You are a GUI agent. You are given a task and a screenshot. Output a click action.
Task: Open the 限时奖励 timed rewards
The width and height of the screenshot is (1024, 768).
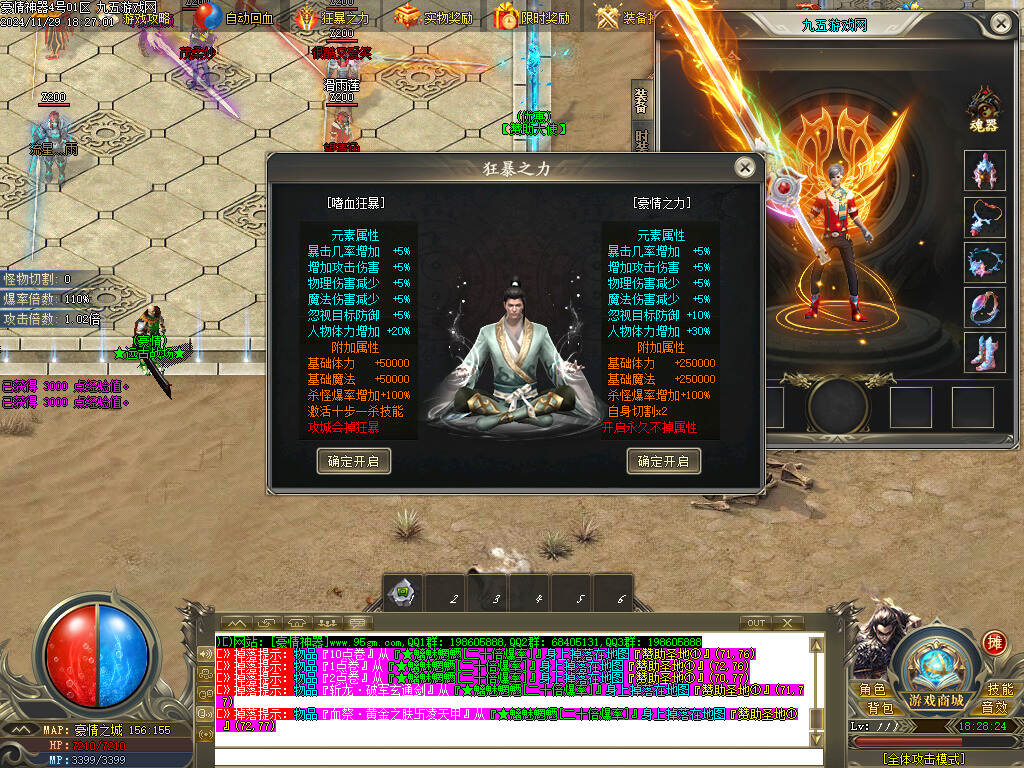point(533,17)
